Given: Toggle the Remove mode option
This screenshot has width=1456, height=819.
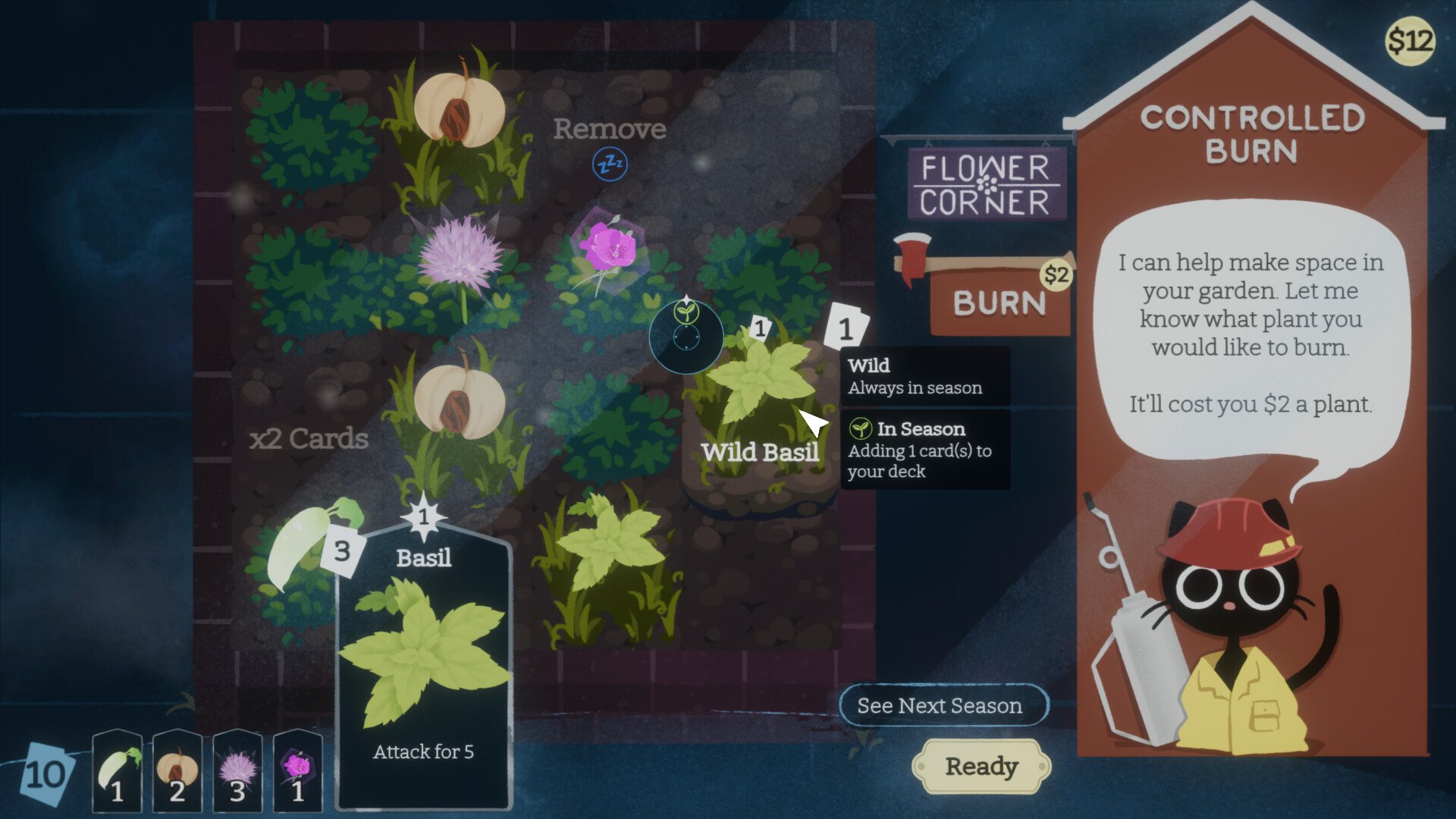Looking at the screenshot, I should tap(611, 129).
